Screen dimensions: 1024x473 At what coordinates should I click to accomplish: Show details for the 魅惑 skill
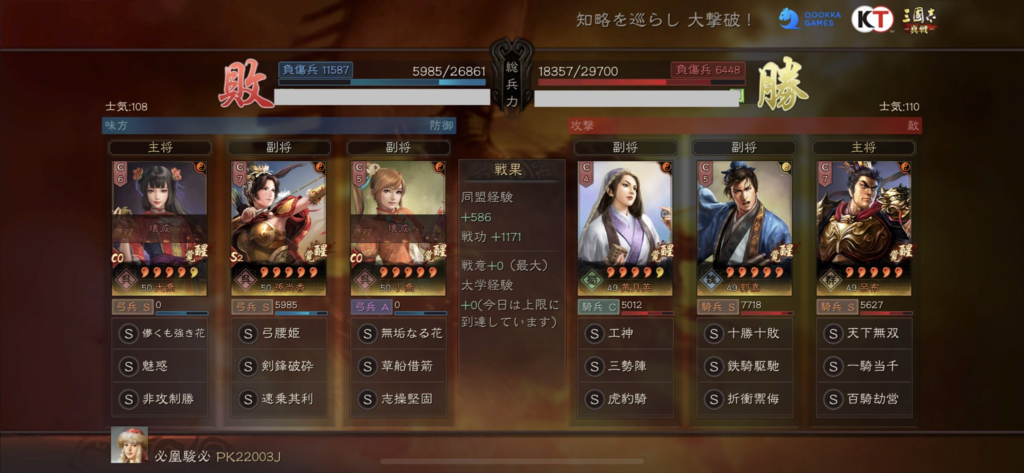coord(159,366)
